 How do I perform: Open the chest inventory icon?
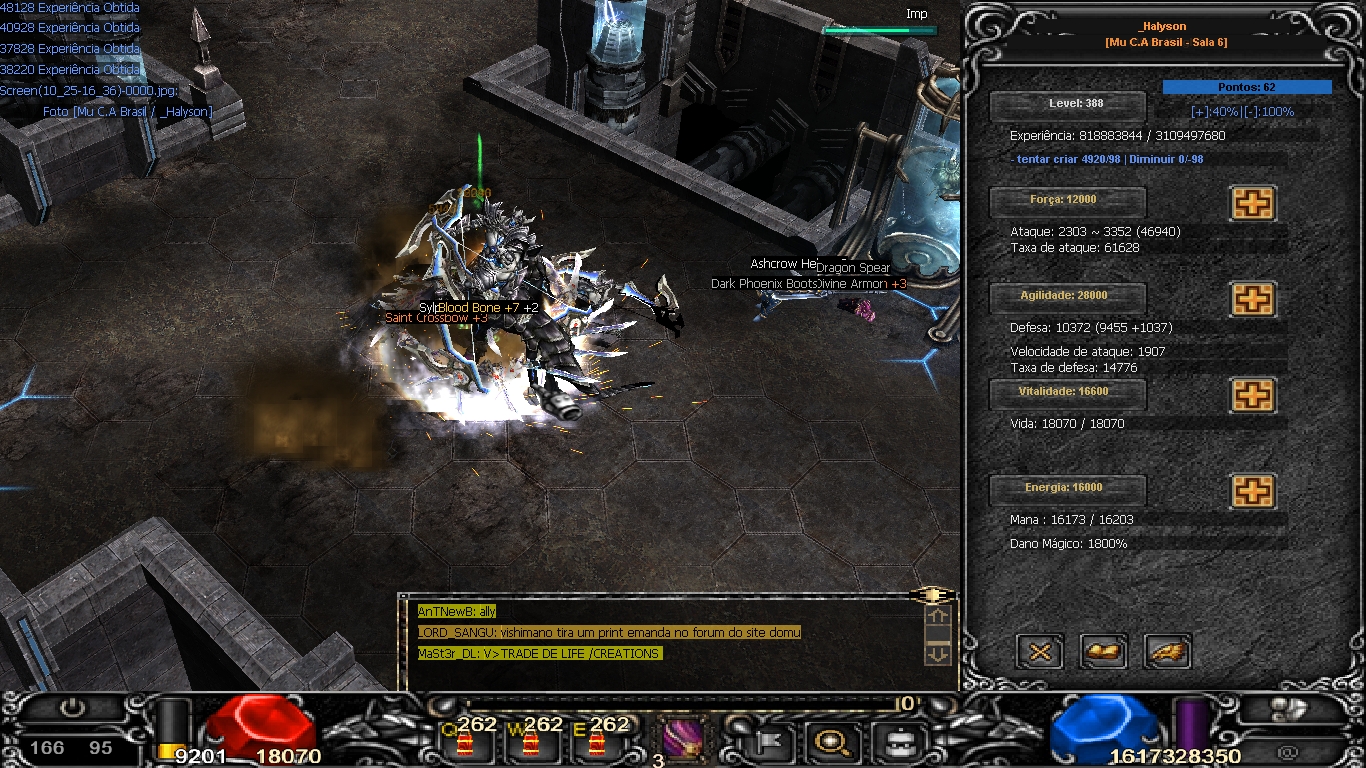pyautogui.click(x=895, y=742)
